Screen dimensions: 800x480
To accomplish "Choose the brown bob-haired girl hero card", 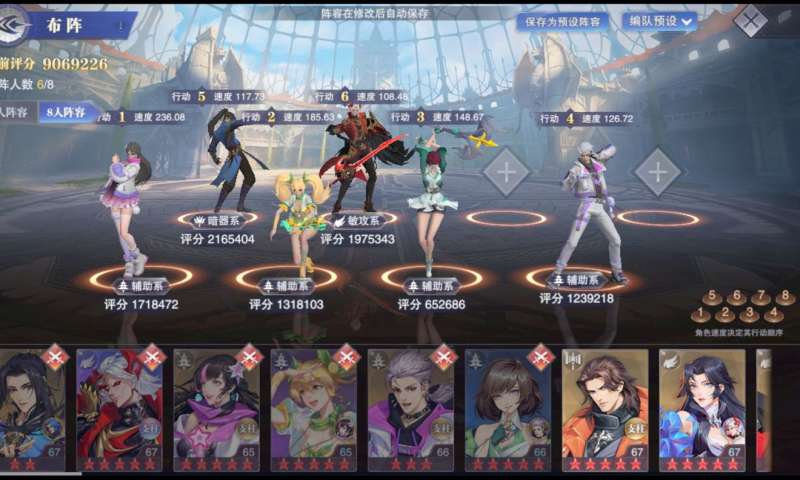I will (507, 408).
